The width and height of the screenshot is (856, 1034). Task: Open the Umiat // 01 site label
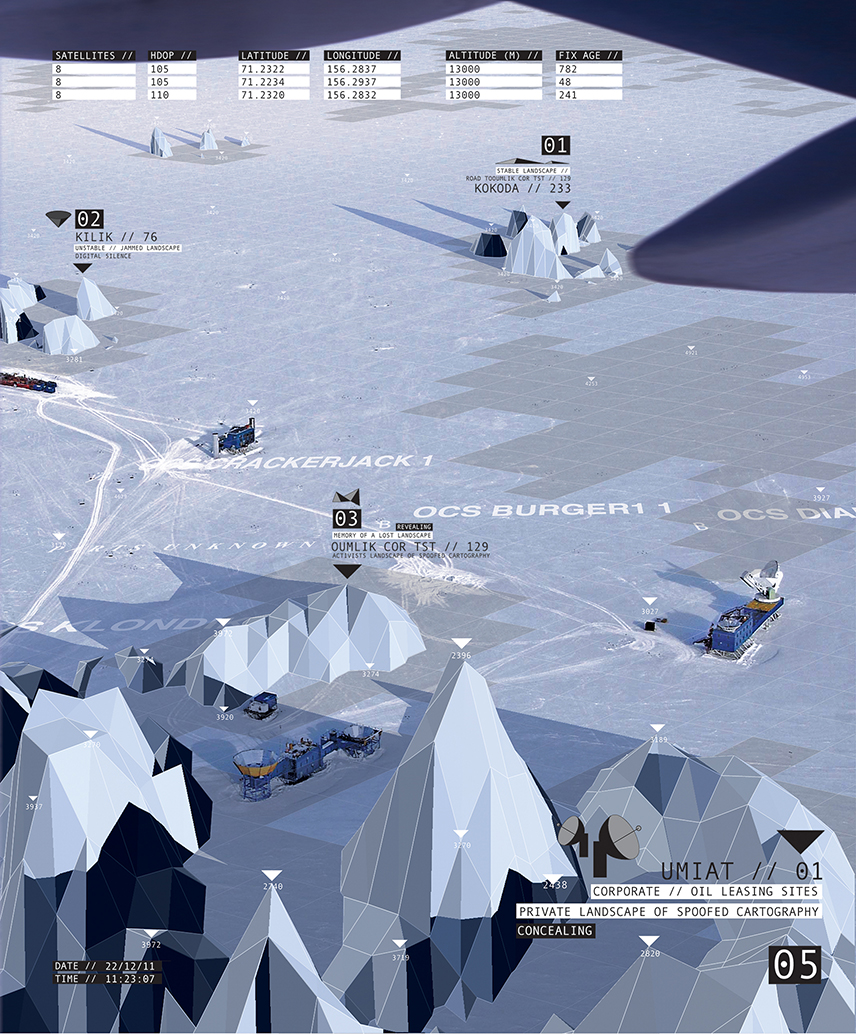(741, 871)
